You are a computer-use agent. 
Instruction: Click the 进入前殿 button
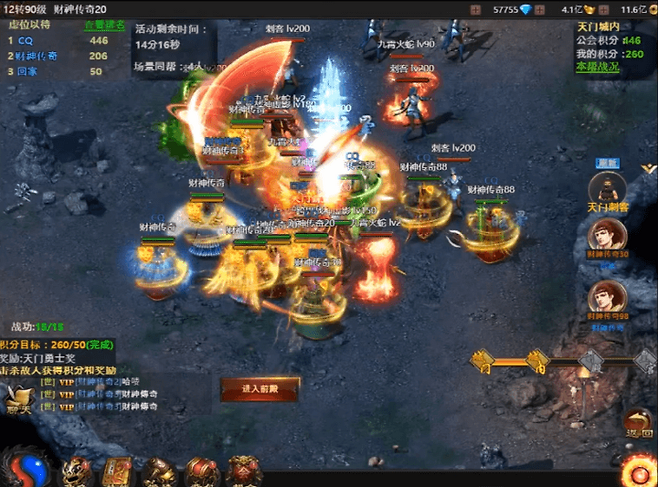point(258,387)
